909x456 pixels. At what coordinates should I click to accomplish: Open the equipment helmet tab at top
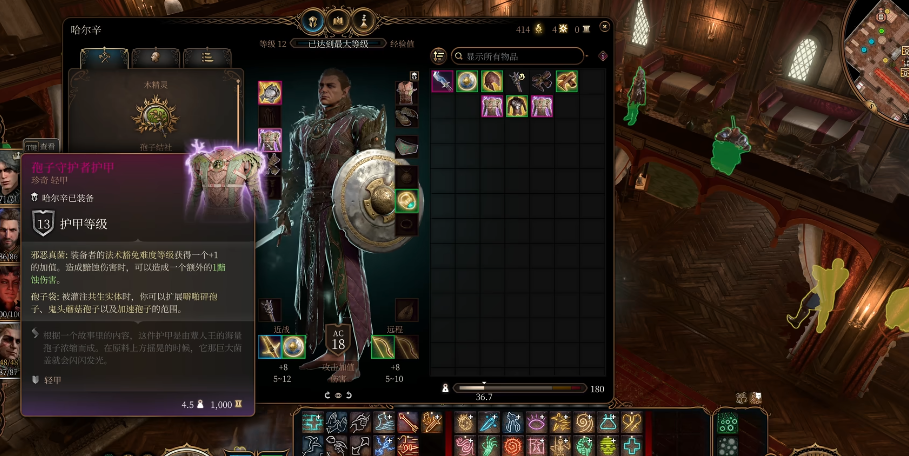313,20
